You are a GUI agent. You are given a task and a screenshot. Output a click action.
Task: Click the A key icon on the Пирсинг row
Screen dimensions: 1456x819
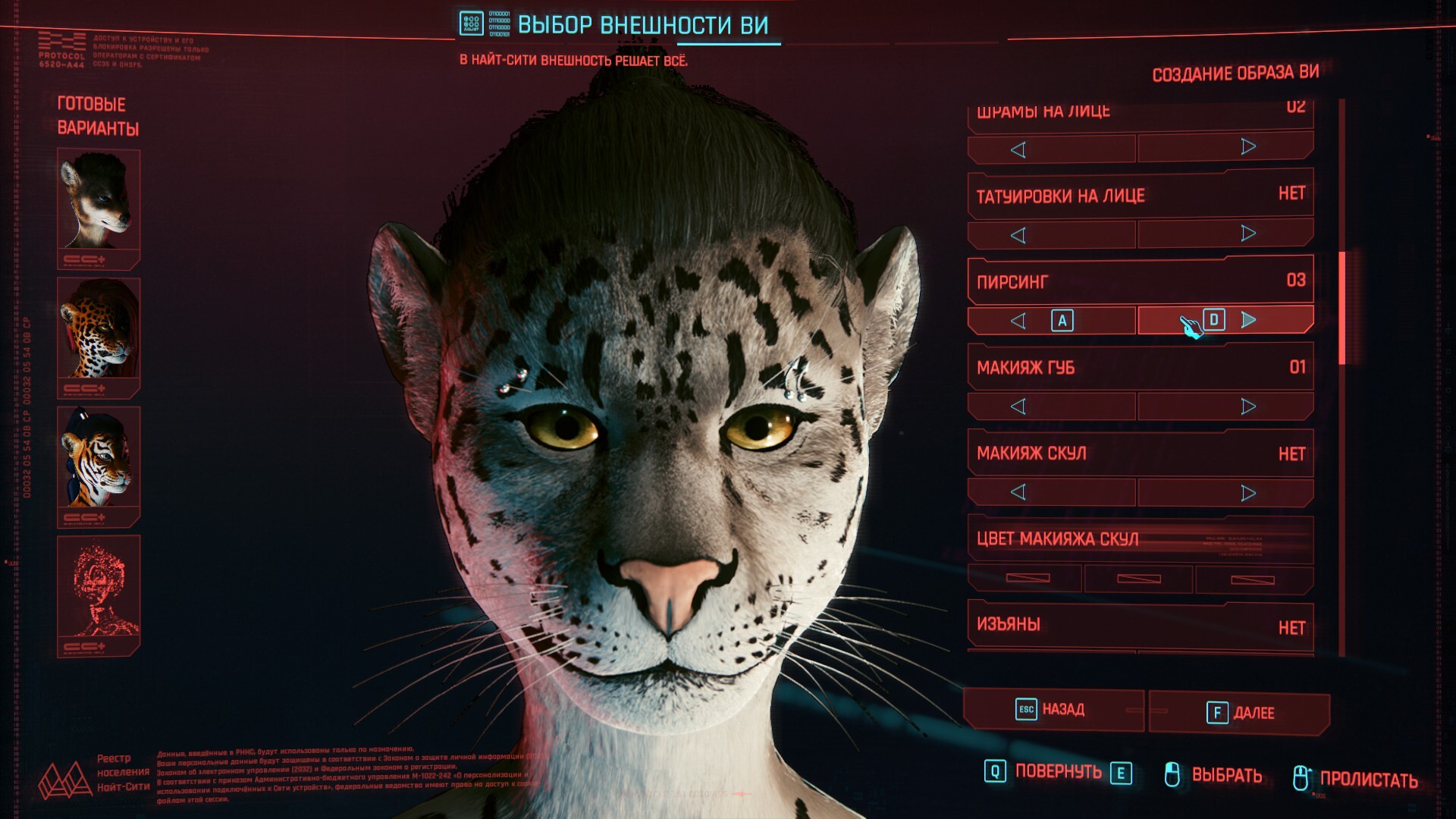(x=1062, y=321)
